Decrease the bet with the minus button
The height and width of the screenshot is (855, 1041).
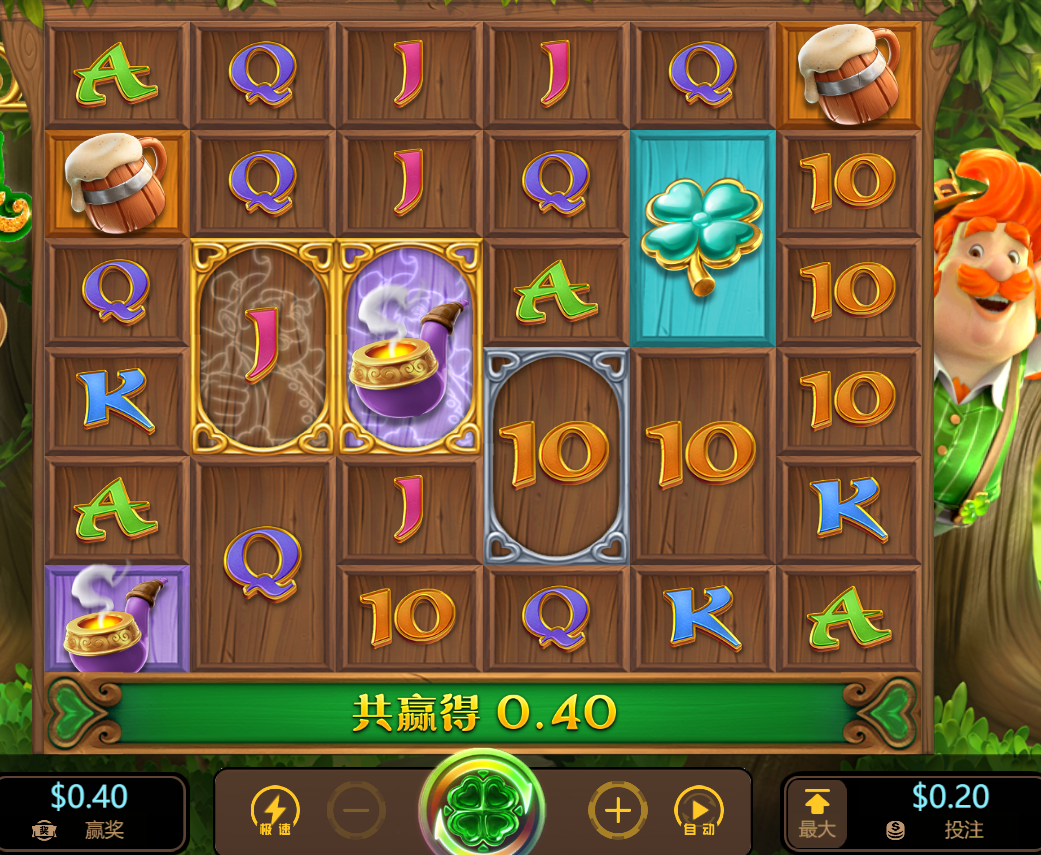355,811
